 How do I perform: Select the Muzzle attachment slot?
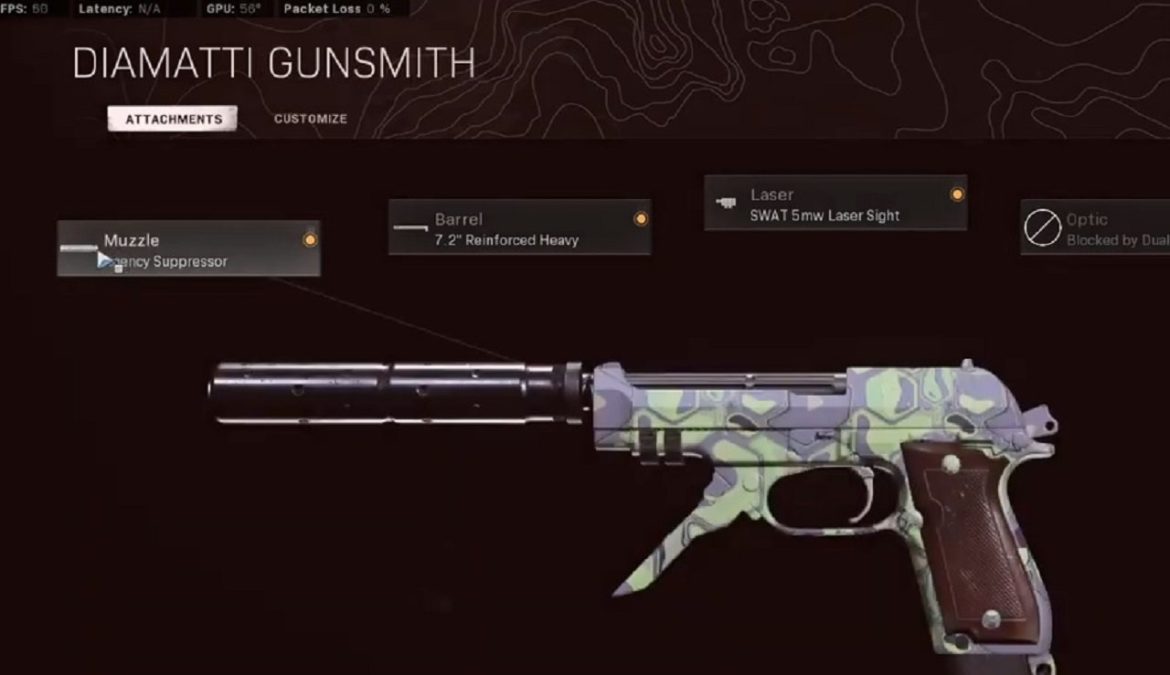[x=188, y=249]
